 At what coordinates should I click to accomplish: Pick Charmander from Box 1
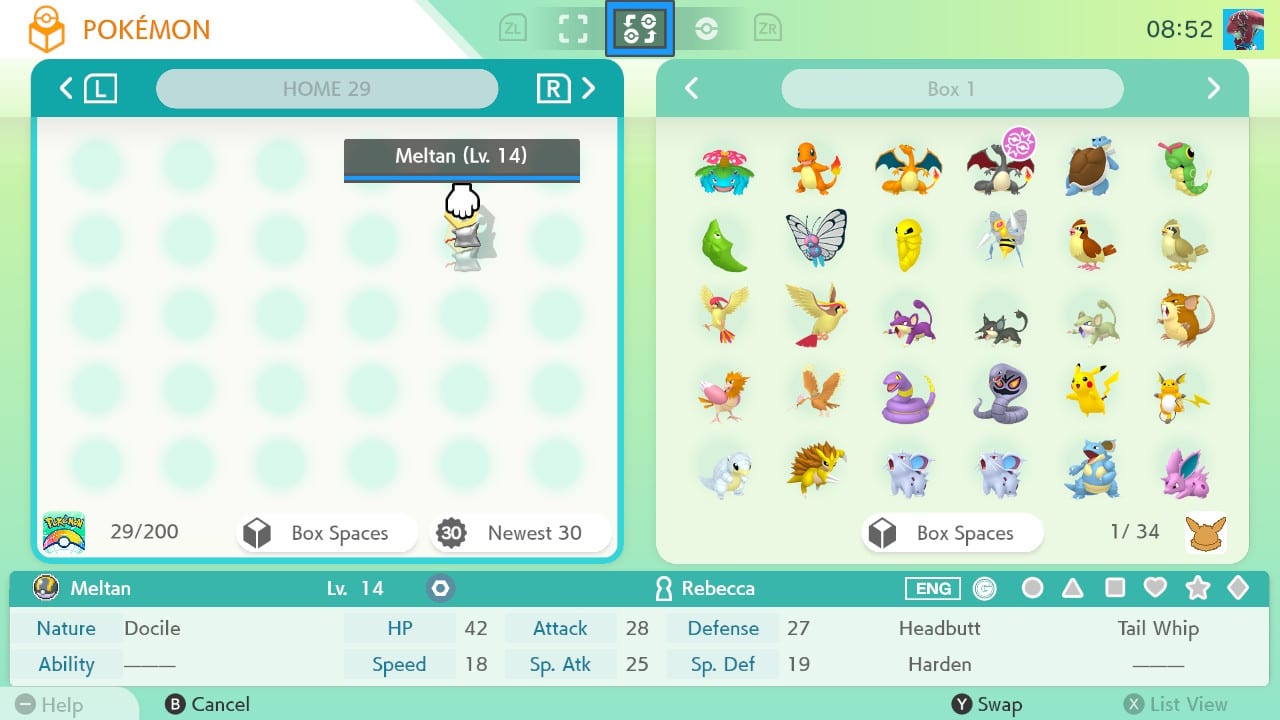(816, 168)
